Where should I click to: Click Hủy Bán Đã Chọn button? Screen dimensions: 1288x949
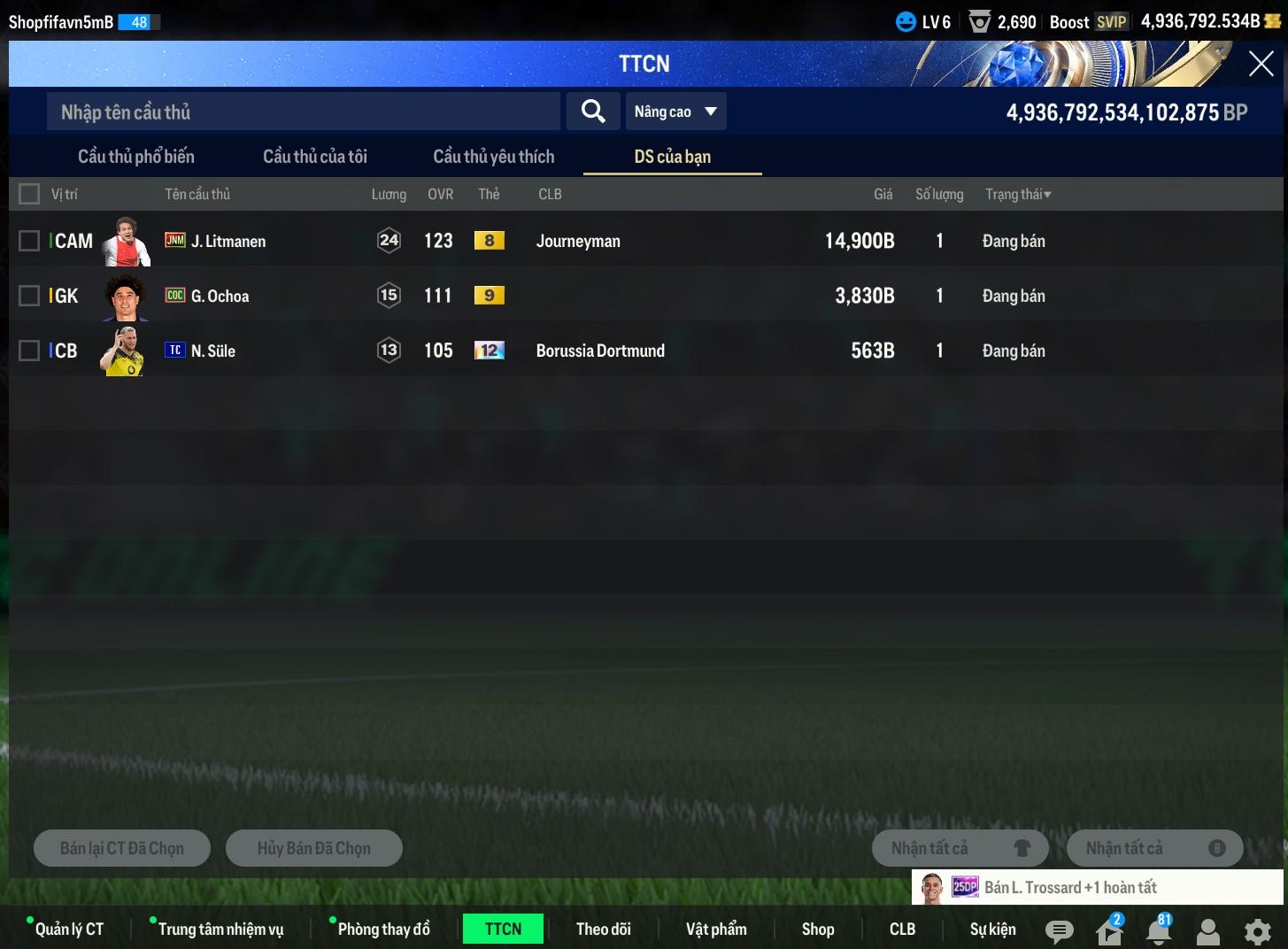coord(314,848)
